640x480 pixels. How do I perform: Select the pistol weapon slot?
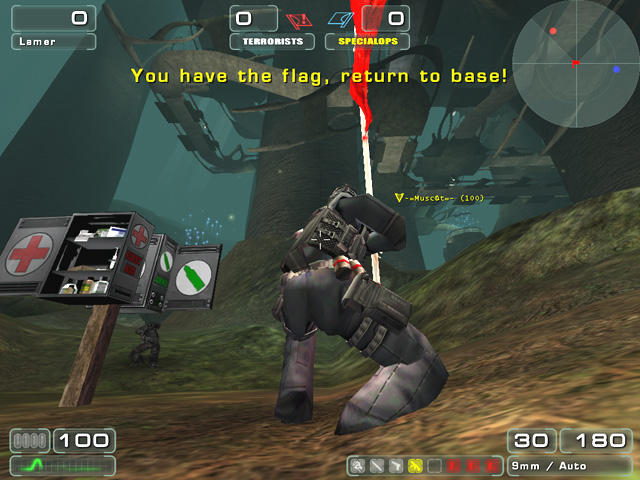[395, 466]
